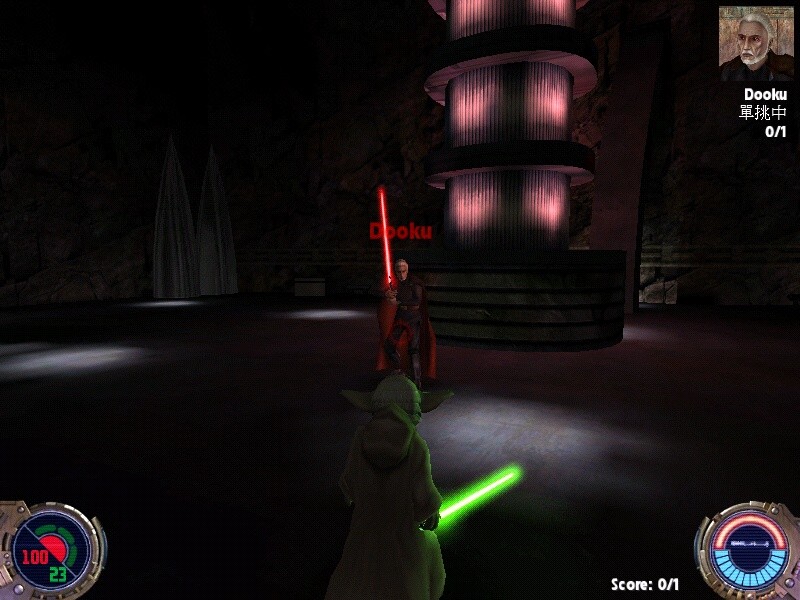Click Dooku's opponent portrait thumbnail
This screenshot has height=600, width=800.
click(755, 43)
